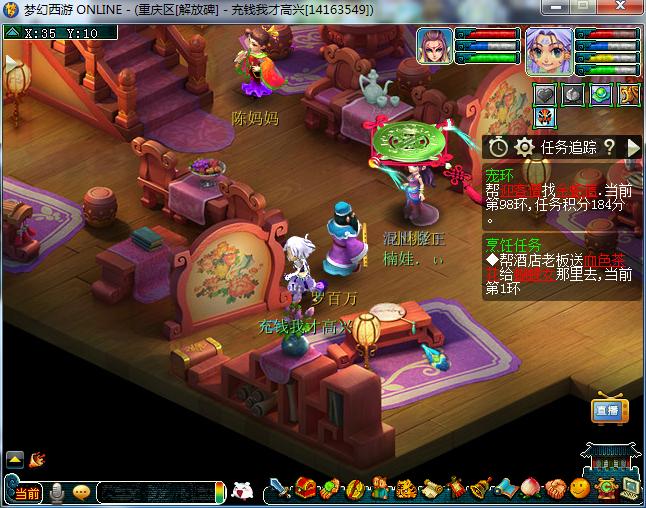Image resolution: width=646 pixels, height=508 pixels.
Task: Switch chat channel with 当前 button
Action: point(27,492)
